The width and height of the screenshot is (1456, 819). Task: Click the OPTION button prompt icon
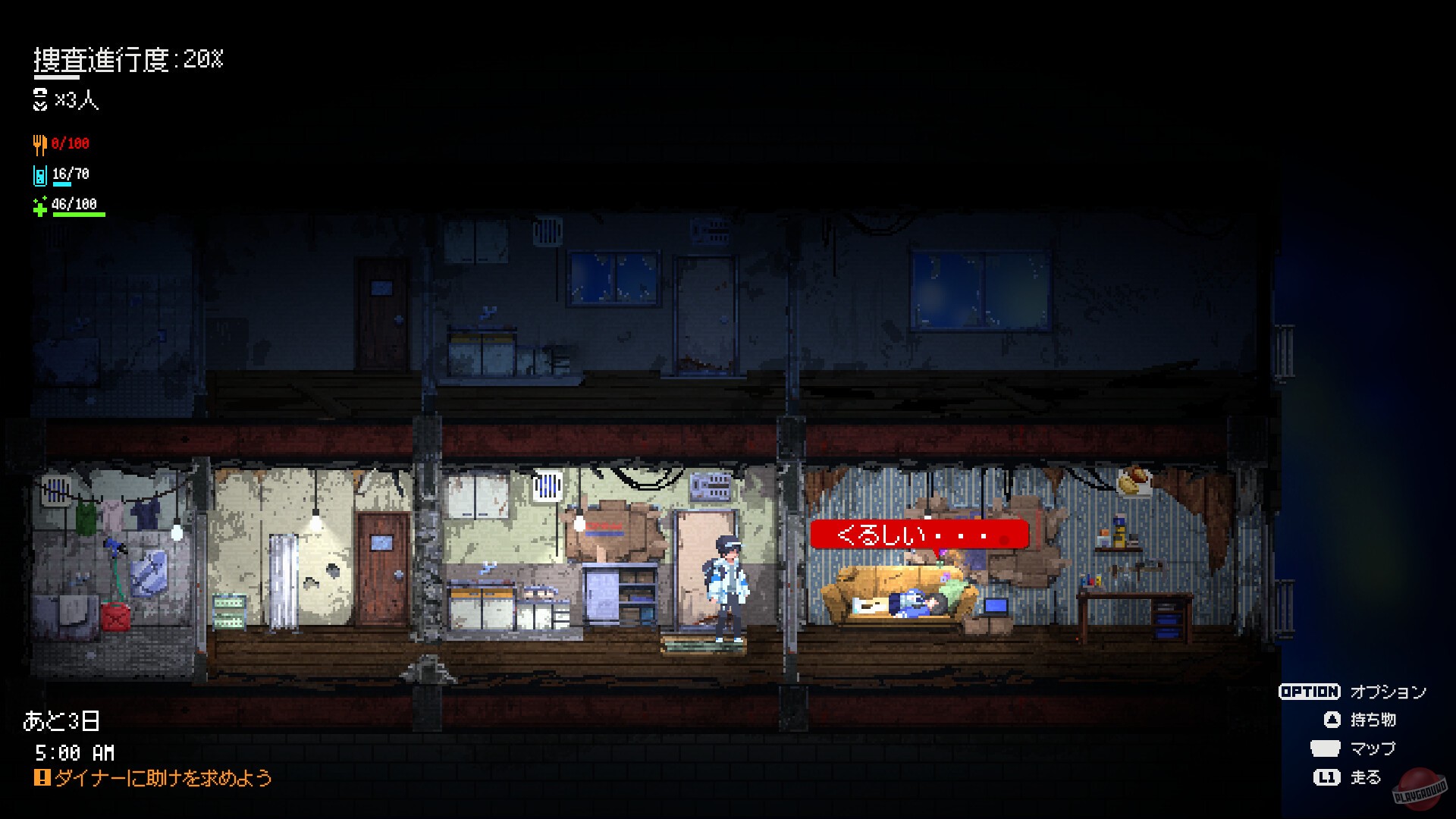(1310, 692)
